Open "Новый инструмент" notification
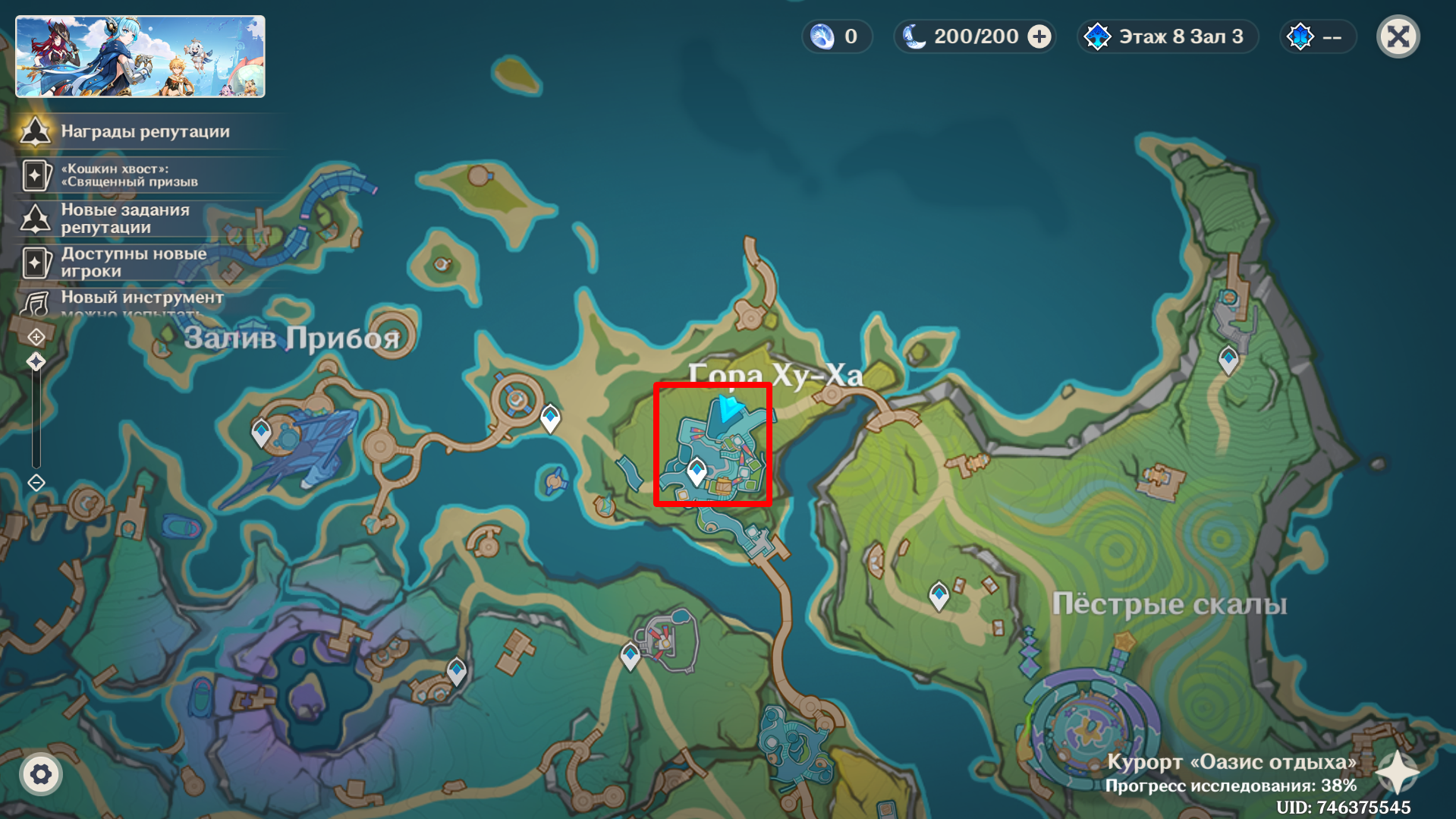The height and width of the screenshot is (819, 1456). tap(140, 299)
